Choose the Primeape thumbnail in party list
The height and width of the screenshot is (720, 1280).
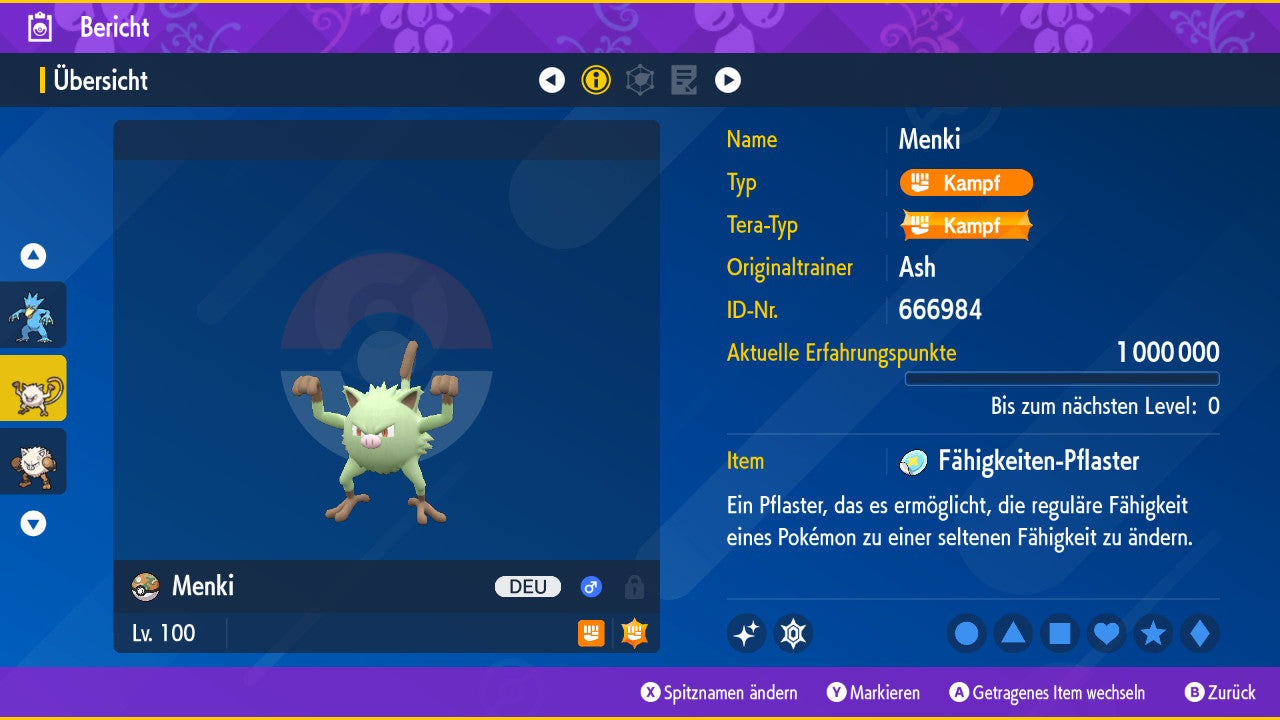pyautogui.click(x=33, y=461)
